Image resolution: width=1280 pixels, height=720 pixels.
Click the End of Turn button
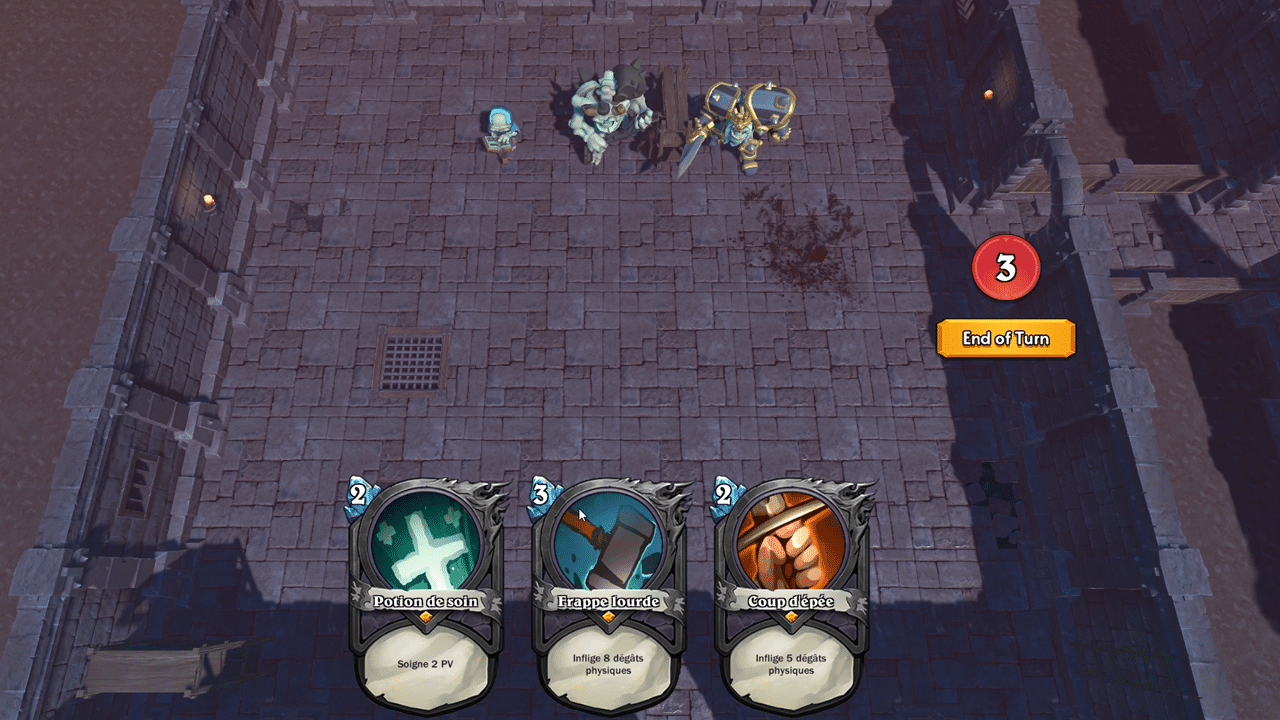pyautogui.click(x=1006, y=339)
